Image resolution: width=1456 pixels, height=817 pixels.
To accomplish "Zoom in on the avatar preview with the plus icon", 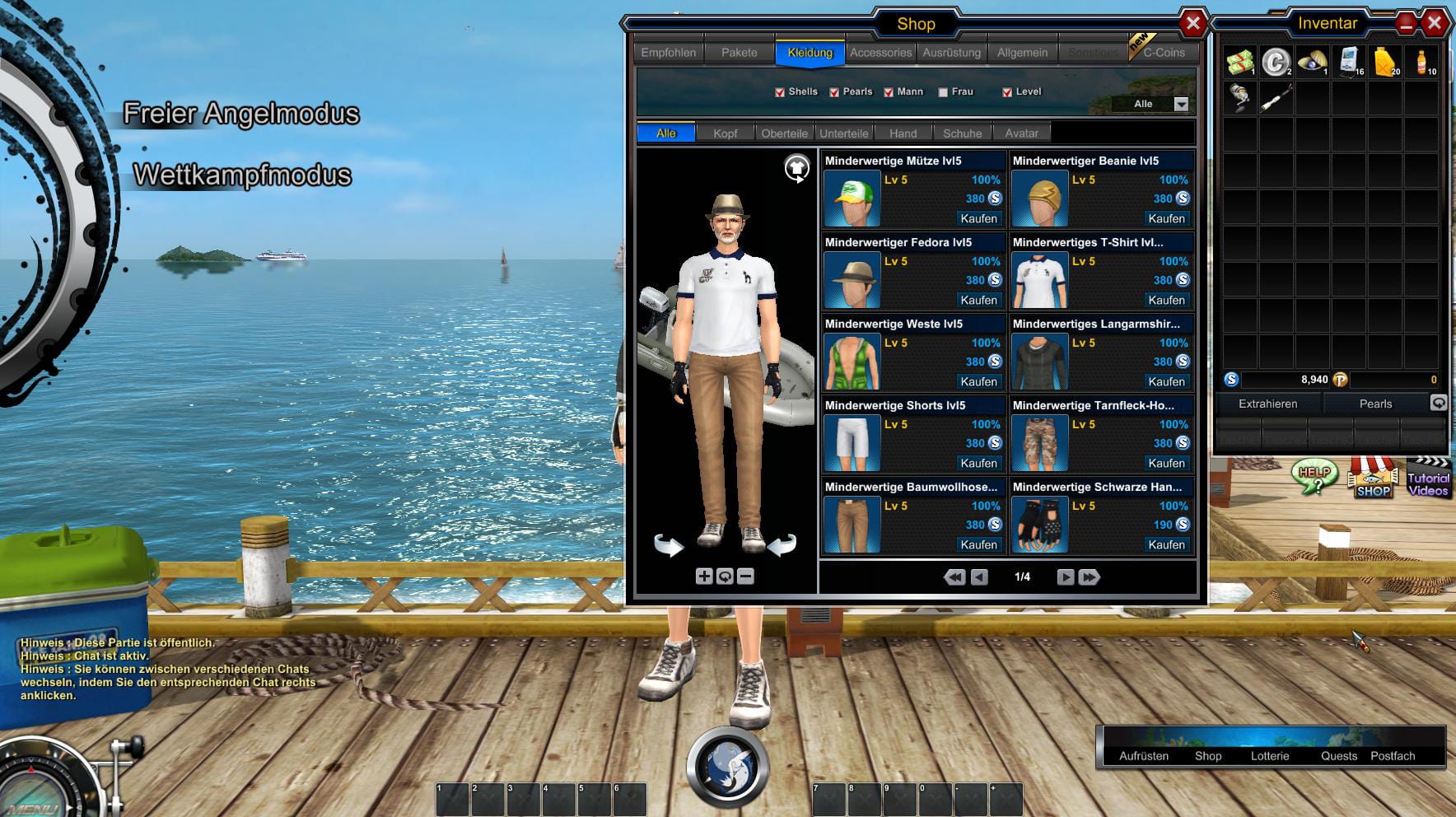I will (704, 577).
